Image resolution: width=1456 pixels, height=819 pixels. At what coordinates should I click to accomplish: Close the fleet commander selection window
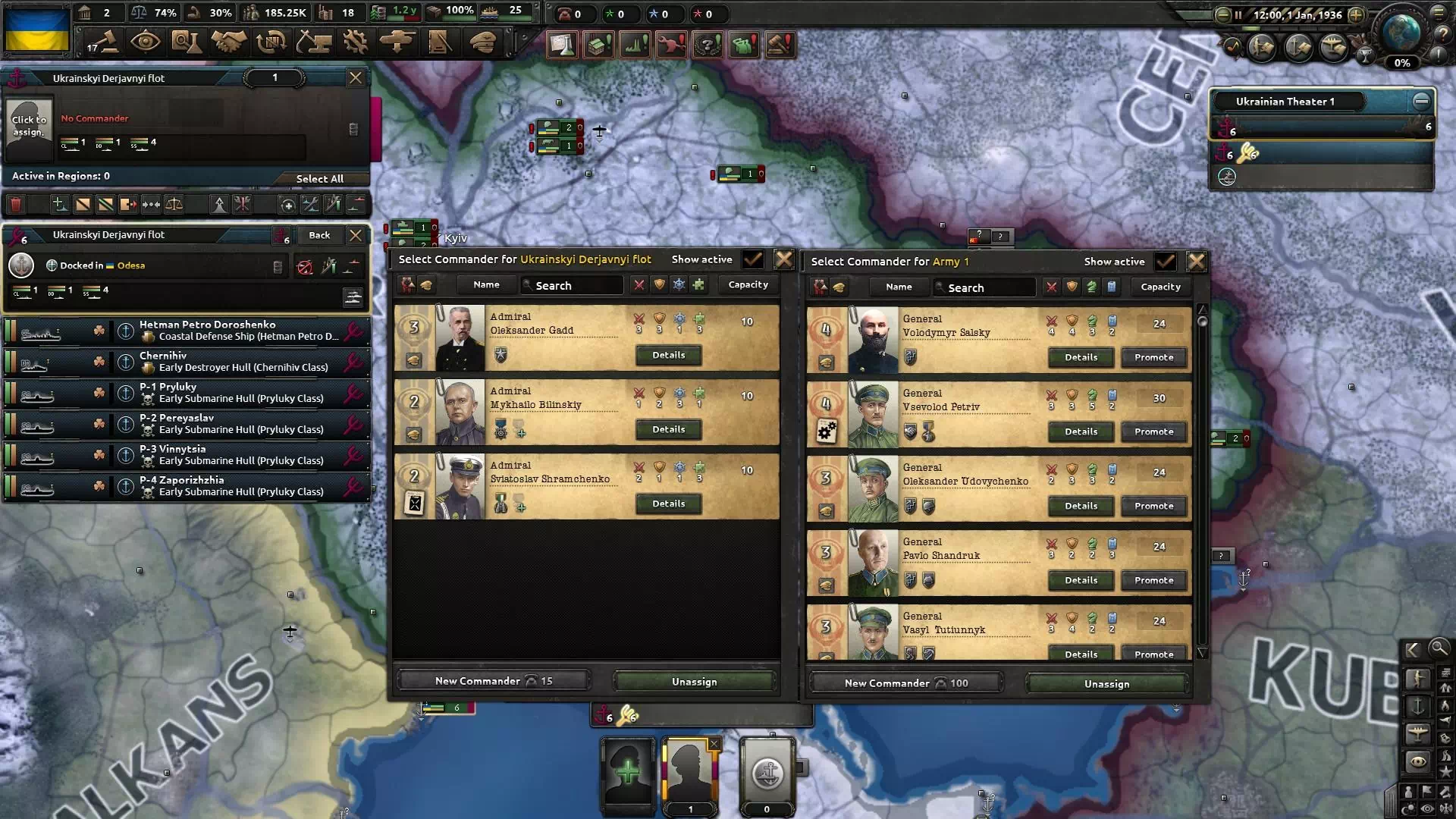point(783,259)
